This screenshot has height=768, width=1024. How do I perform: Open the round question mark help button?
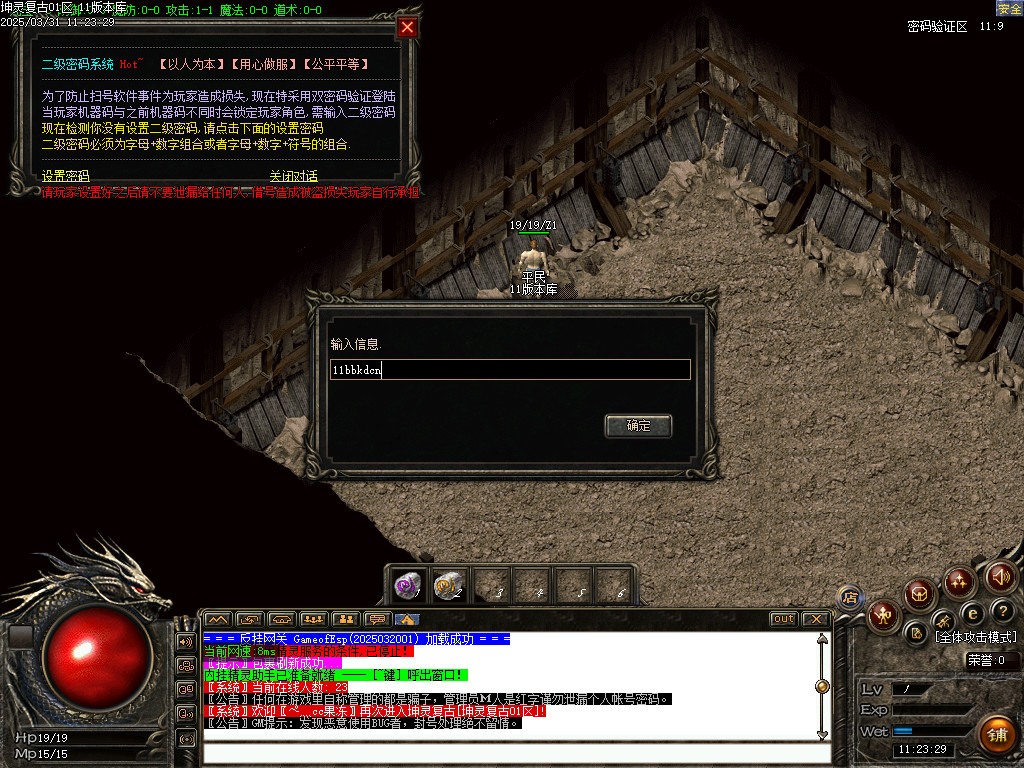[x=1004, y=611]
